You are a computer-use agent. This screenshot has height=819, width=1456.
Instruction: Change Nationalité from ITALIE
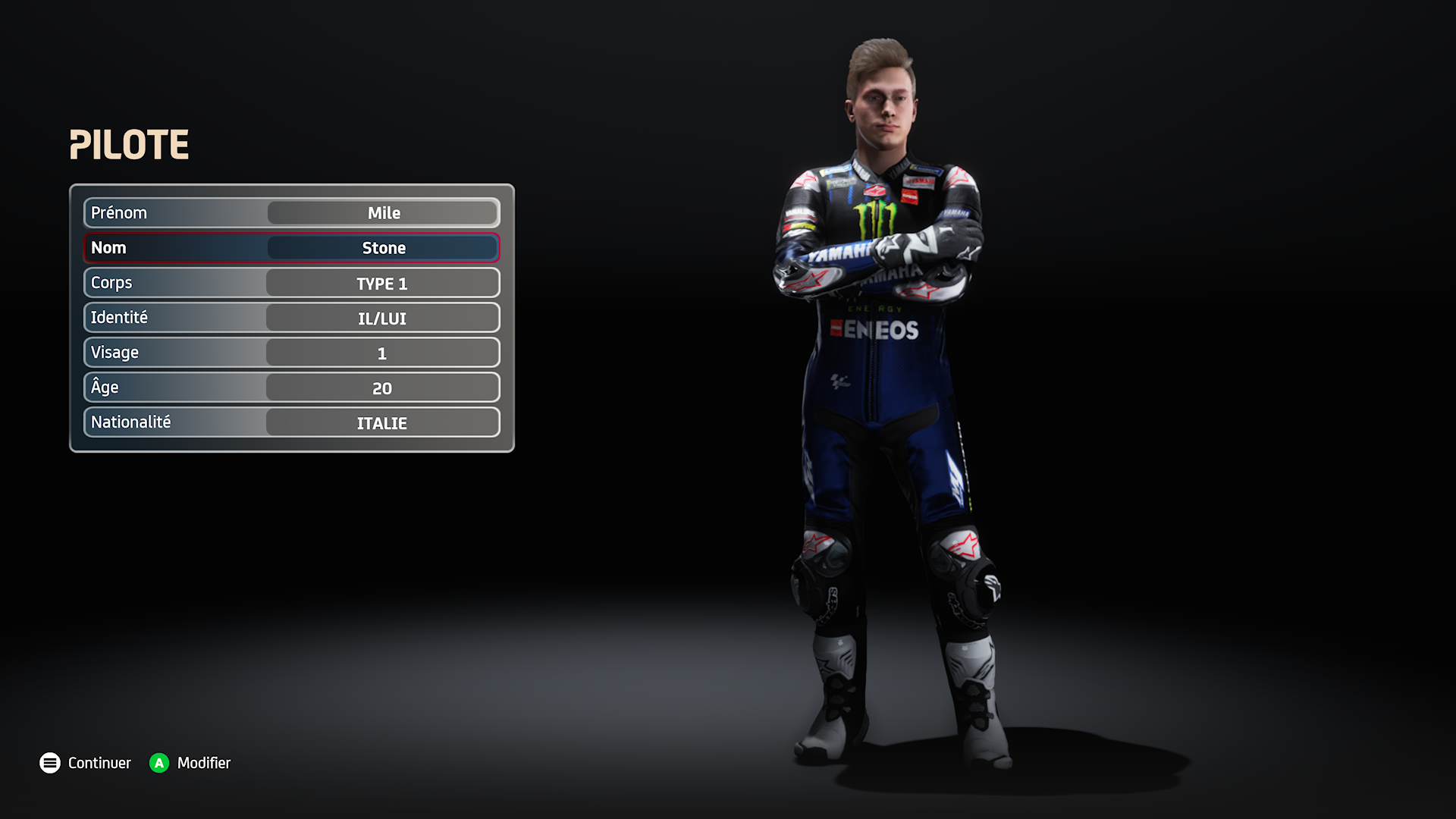(x=382, y=423)
